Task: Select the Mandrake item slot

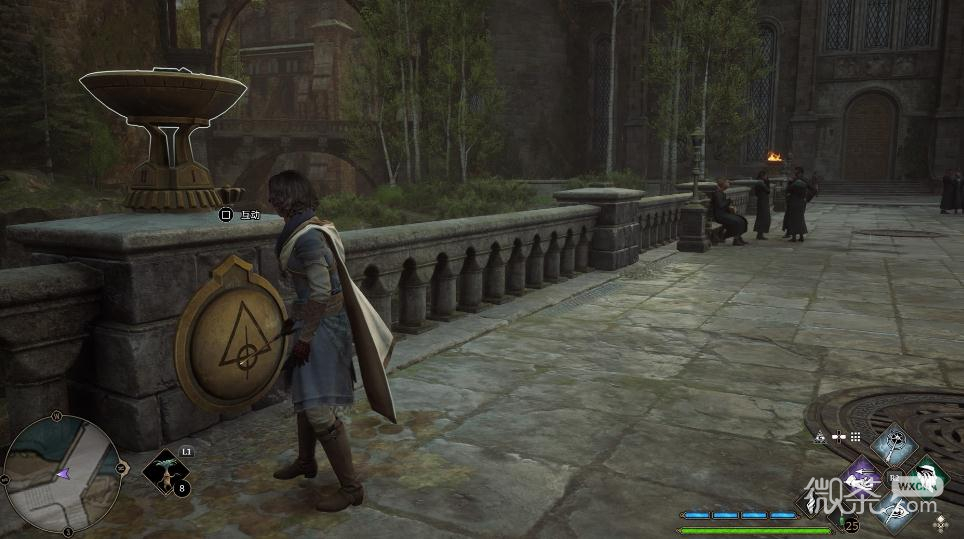Action: (x=165, y=475)
